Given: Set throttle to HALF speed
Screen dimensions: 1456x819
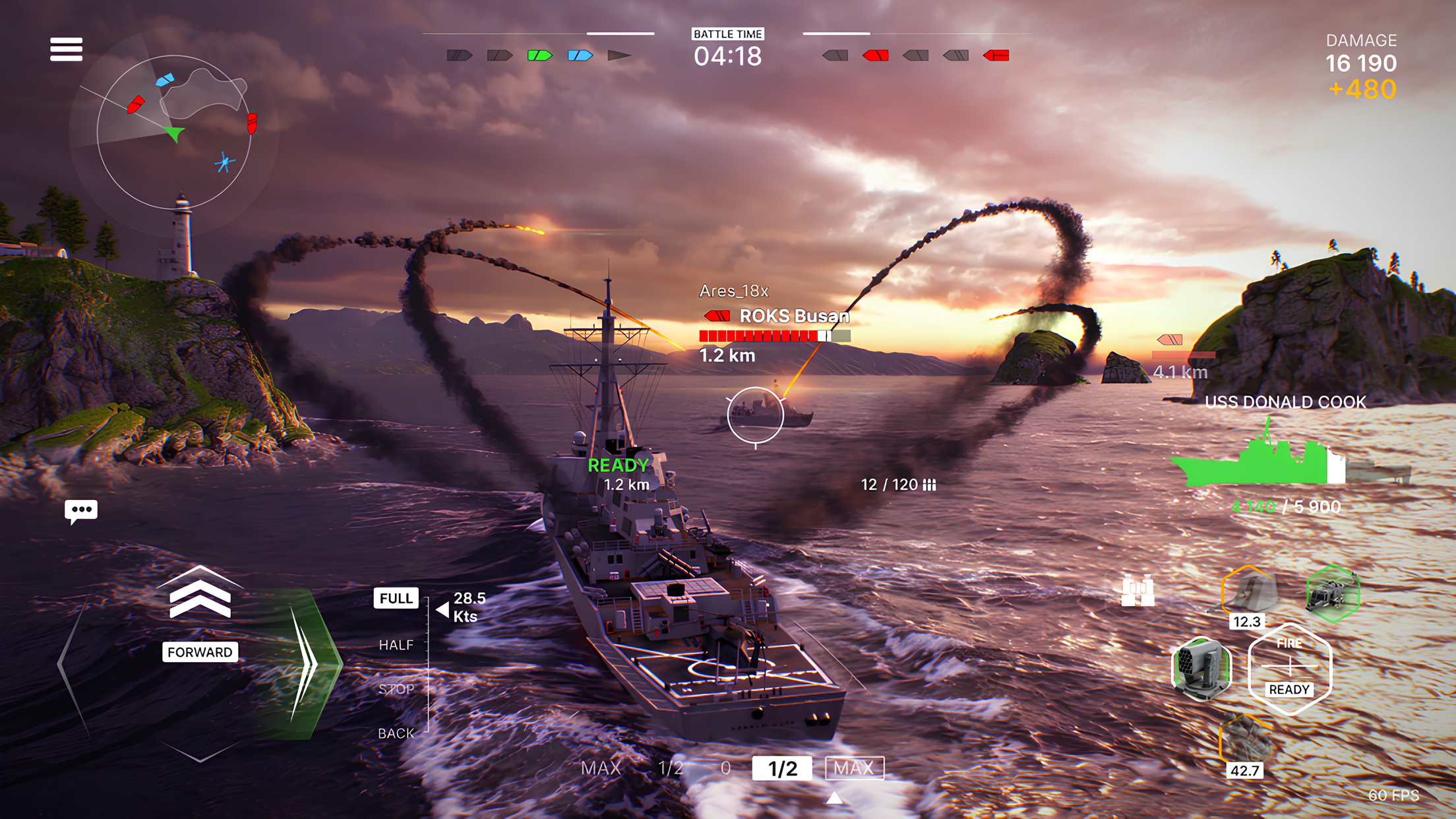Looking at the screenshot, I should 396,645.
